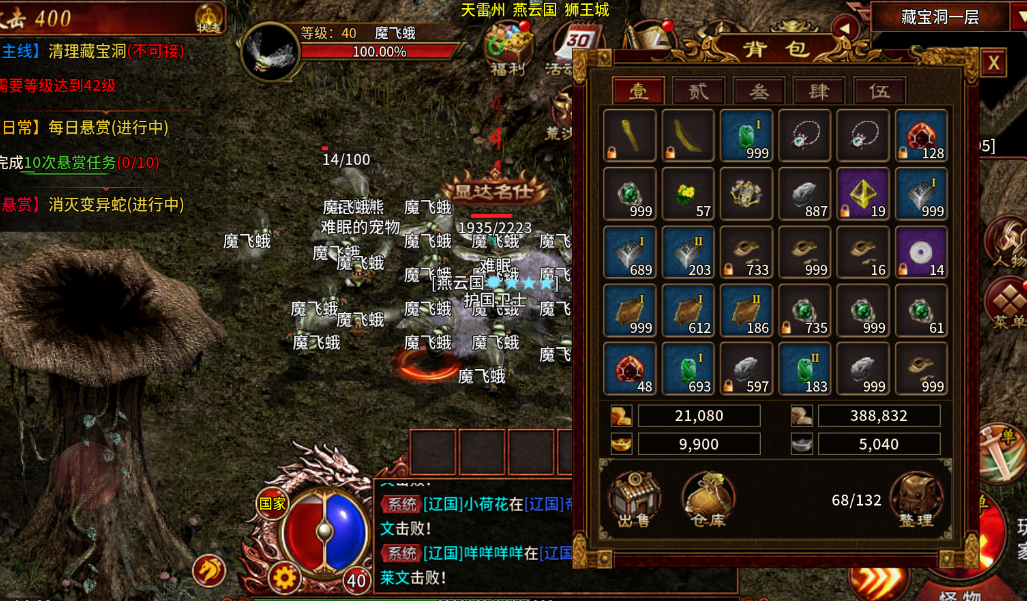Click the 国家 nation chat channel button

click(272, 504)
